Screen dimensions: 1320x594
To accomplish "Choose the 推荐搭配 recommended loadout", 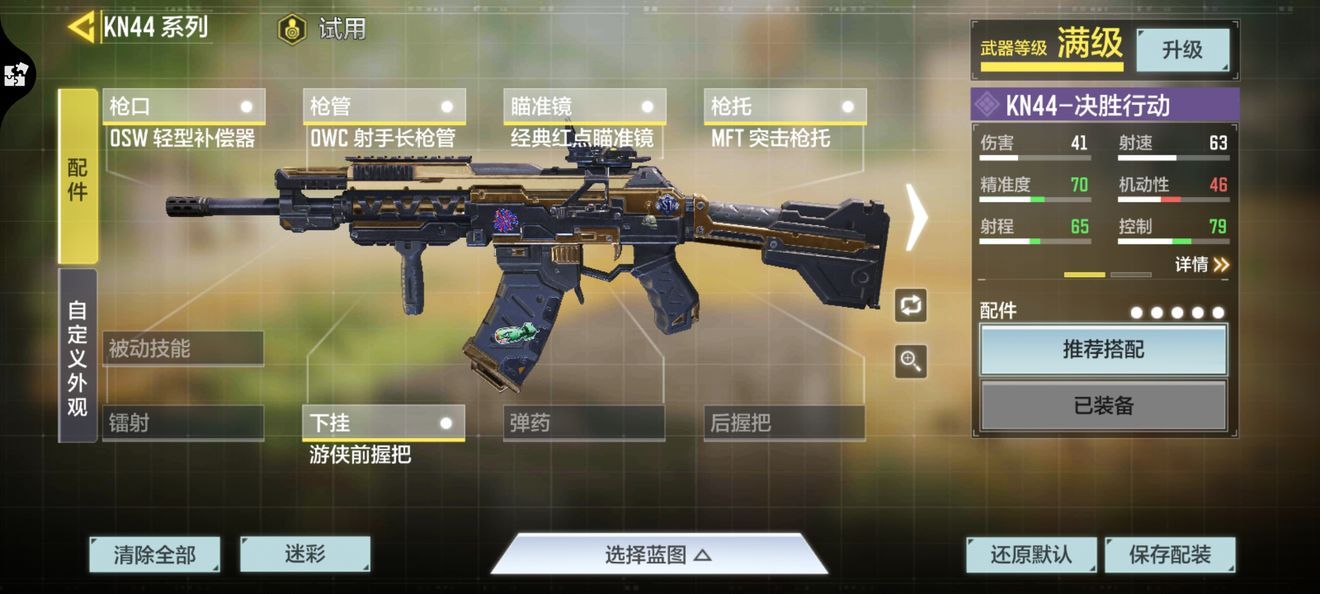I will click(x=1103, y=350).
